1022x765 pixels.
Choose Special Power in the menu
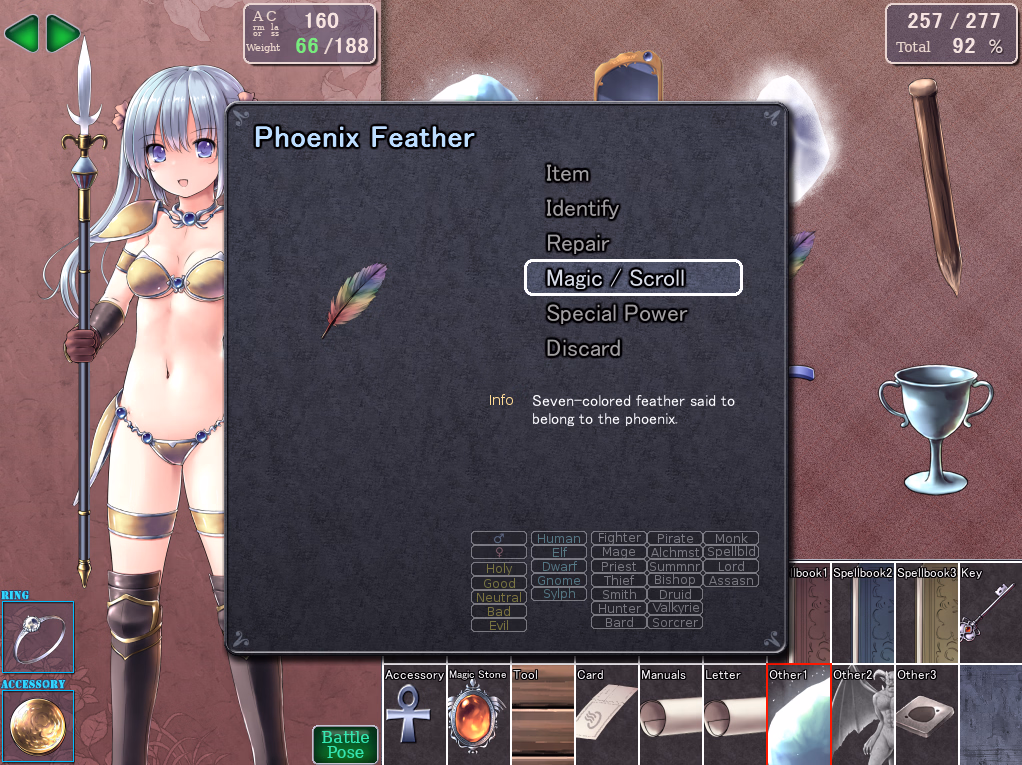[616, 314]
